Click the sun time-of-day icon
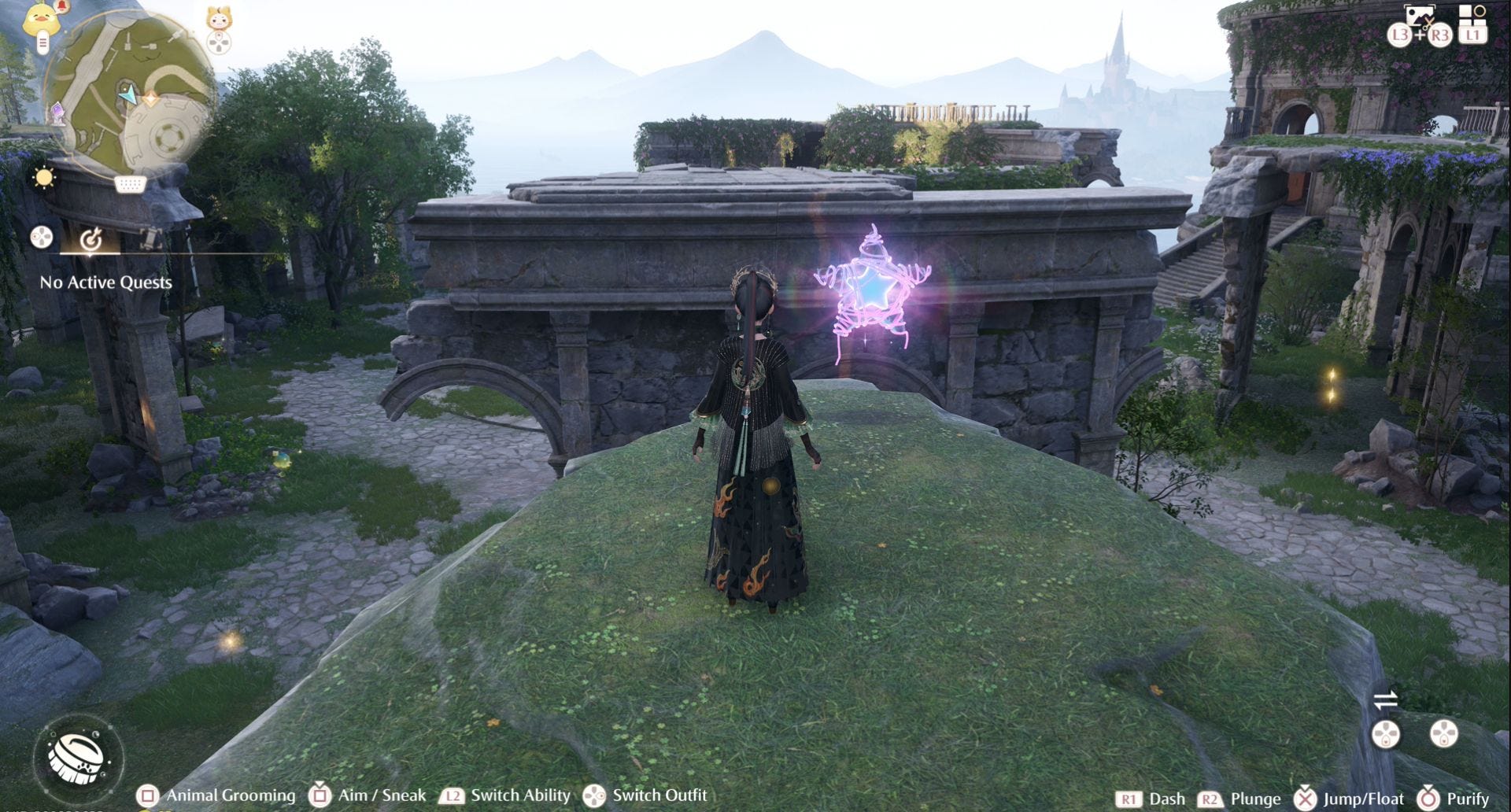Viewport: 1511px width, 812px height. click(44, 178)
